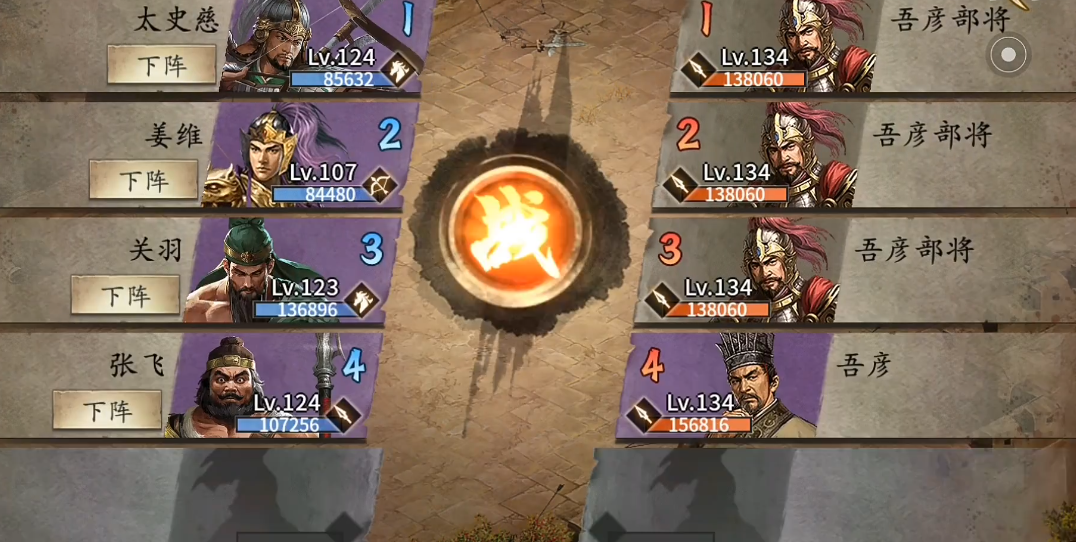Screen dimensions: 1076x542
Task: Tap the round screen-record overlay button
Action: (x=1008, y=54)
